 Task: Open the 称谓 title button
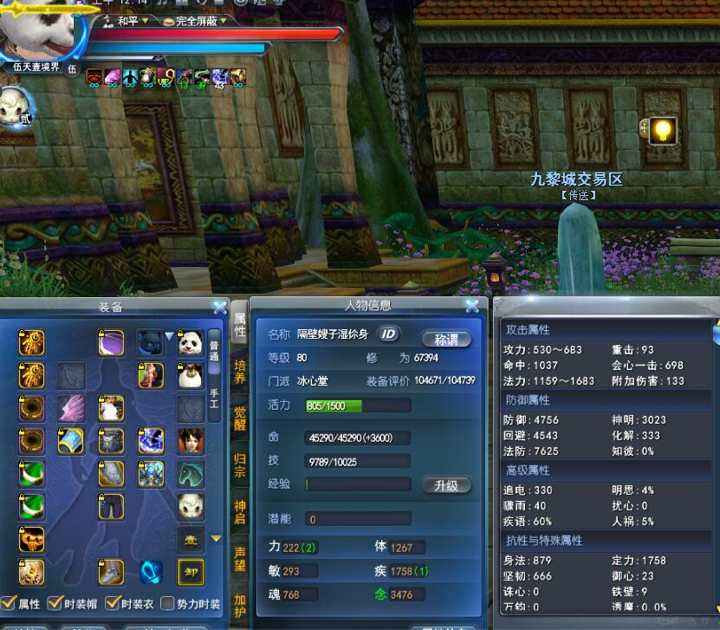click(x=445, y=339)
